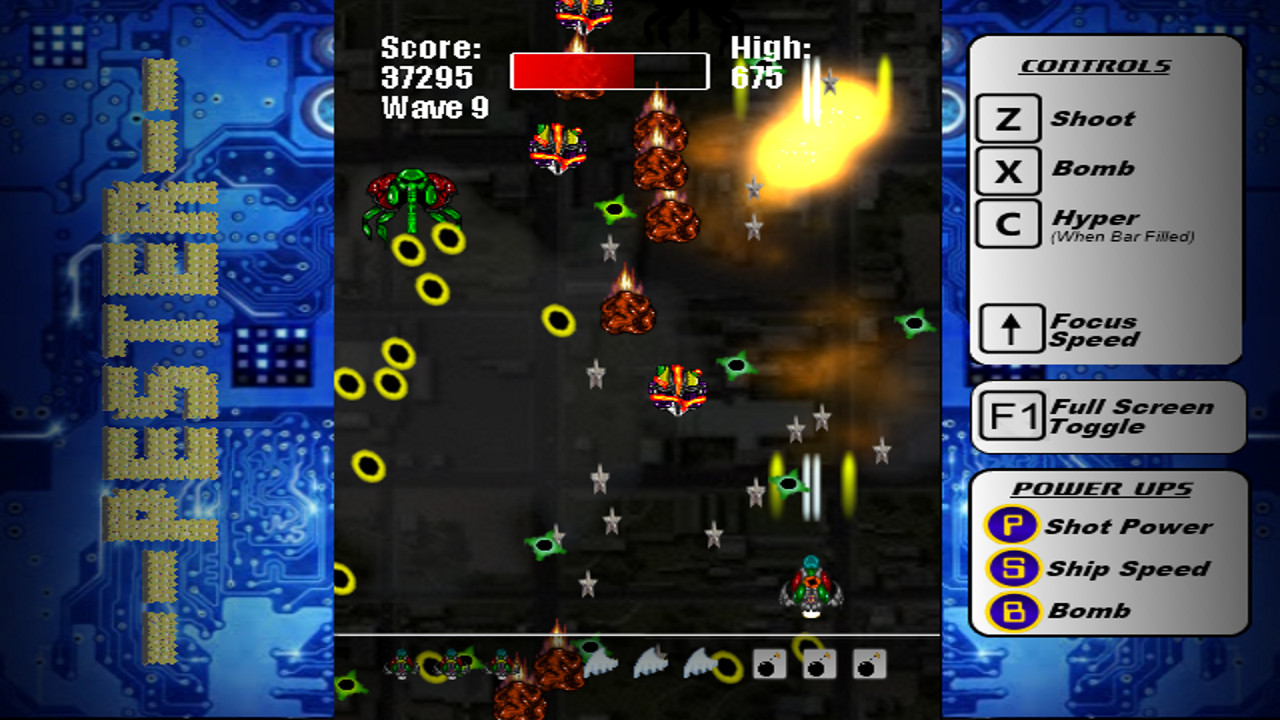Click the purple P Shot Power icon
Screen dimensions: 1280x720
point(1012,527)
